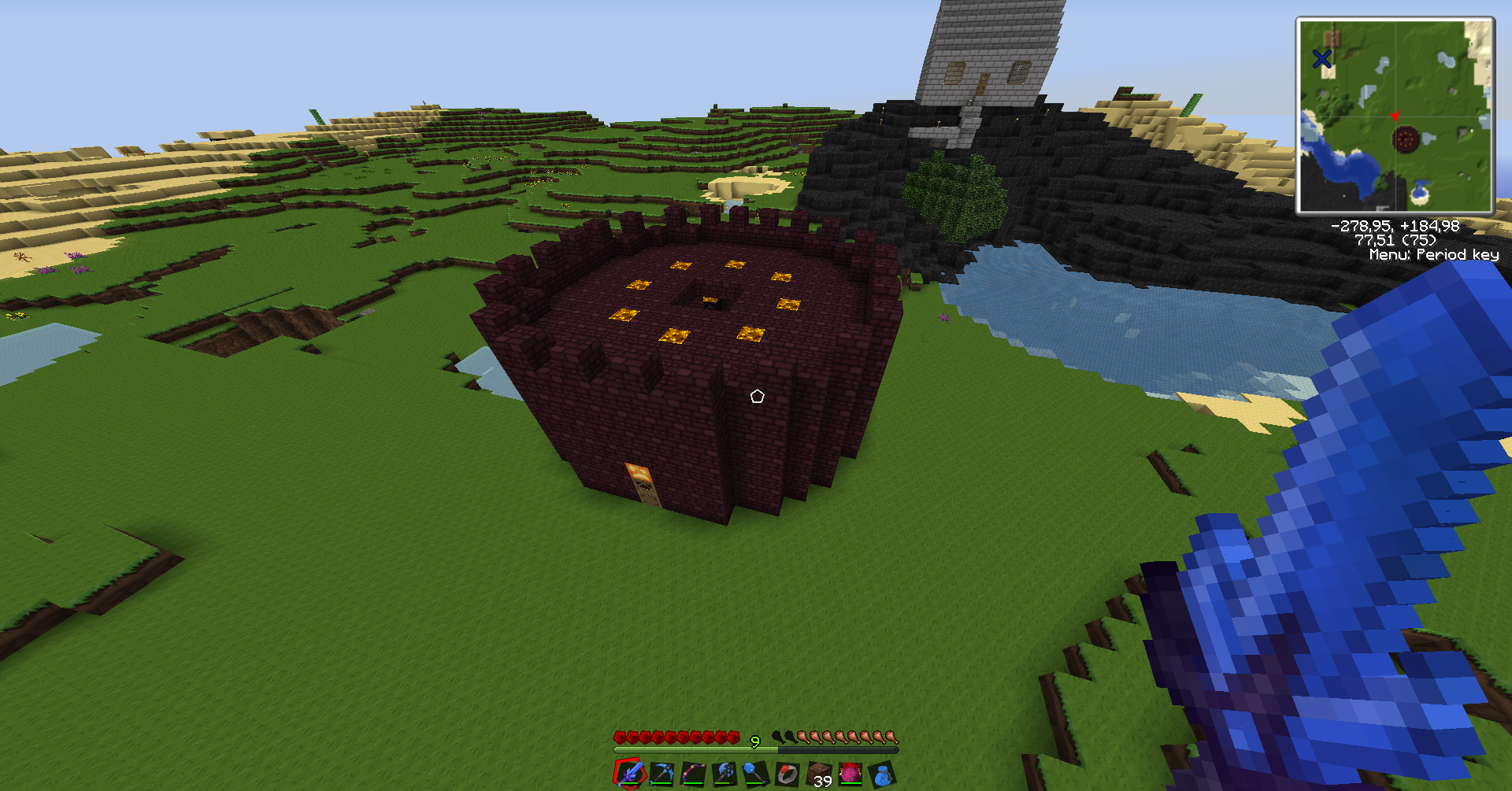Image resolution: width=1512 pixels, height=791 pixels.
Task: Select the blue X waypoint on minimap
Action: pos(1321,58)
